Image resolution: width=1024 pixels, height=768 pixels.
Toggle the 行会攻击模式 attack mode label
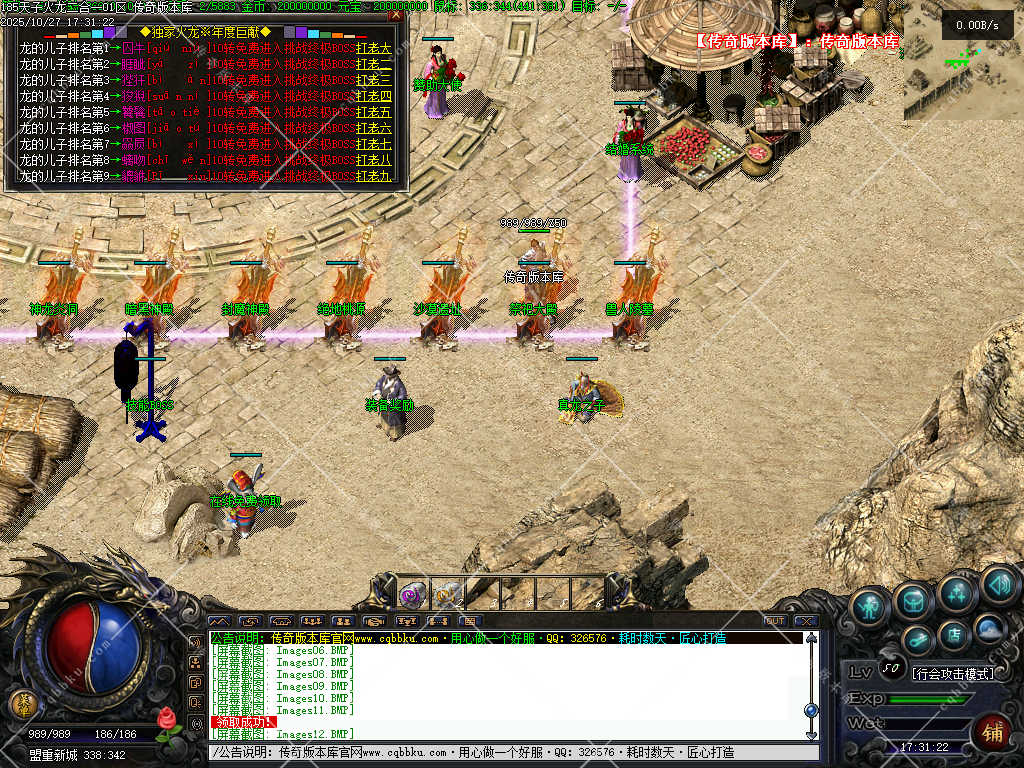click(952, 673)
